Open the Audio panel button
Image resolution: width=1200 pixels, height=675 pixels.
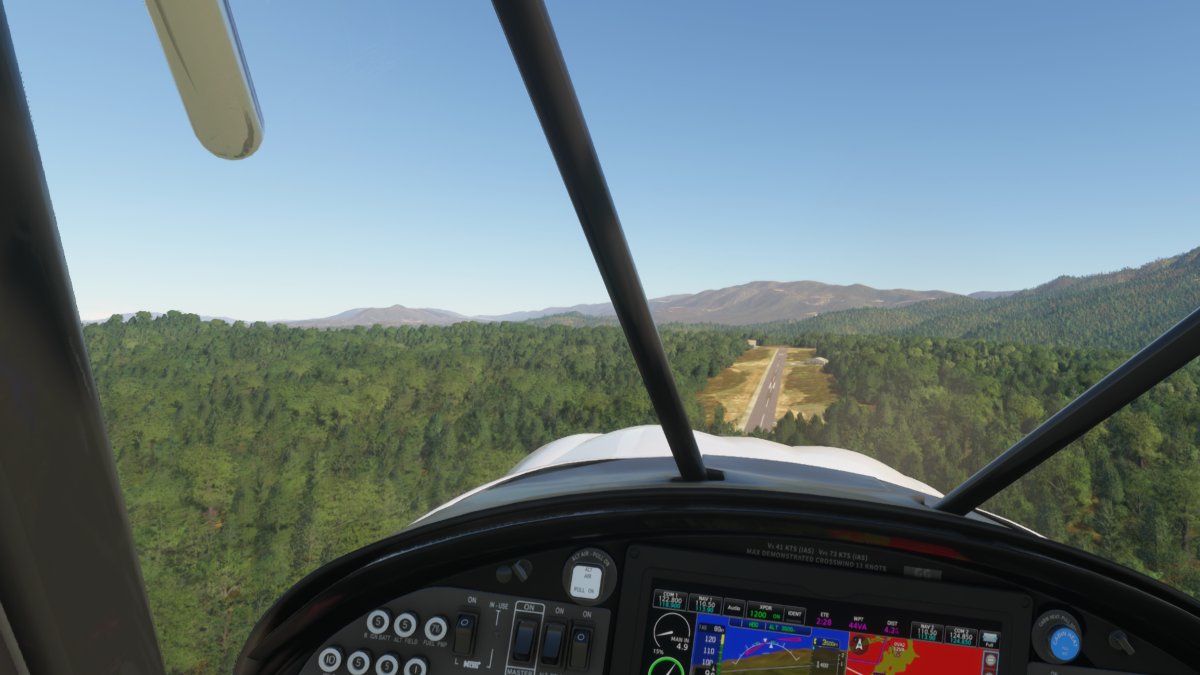coord(734,607)
